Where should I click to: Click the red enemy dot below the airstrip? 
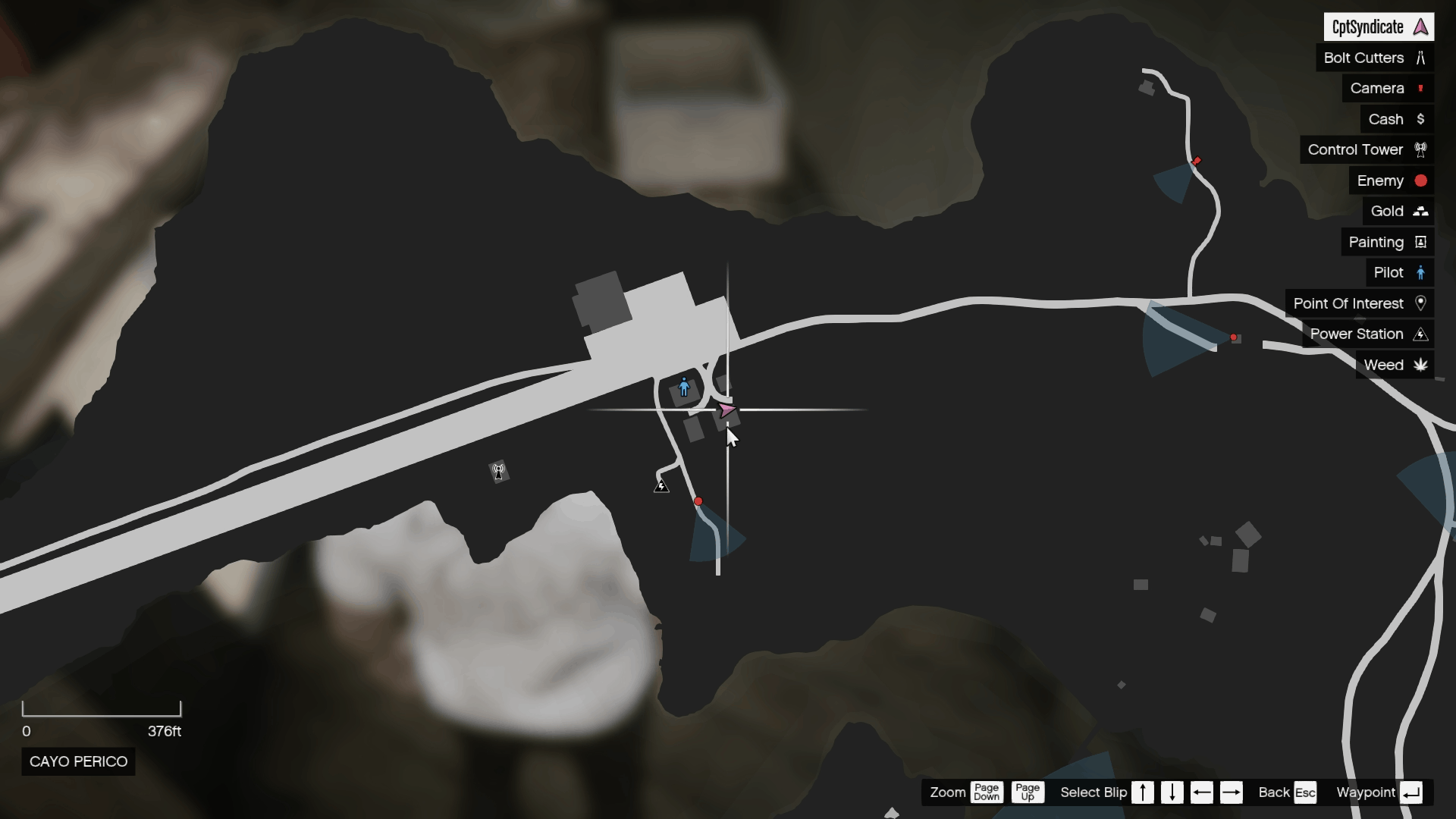tap(698, 500)
